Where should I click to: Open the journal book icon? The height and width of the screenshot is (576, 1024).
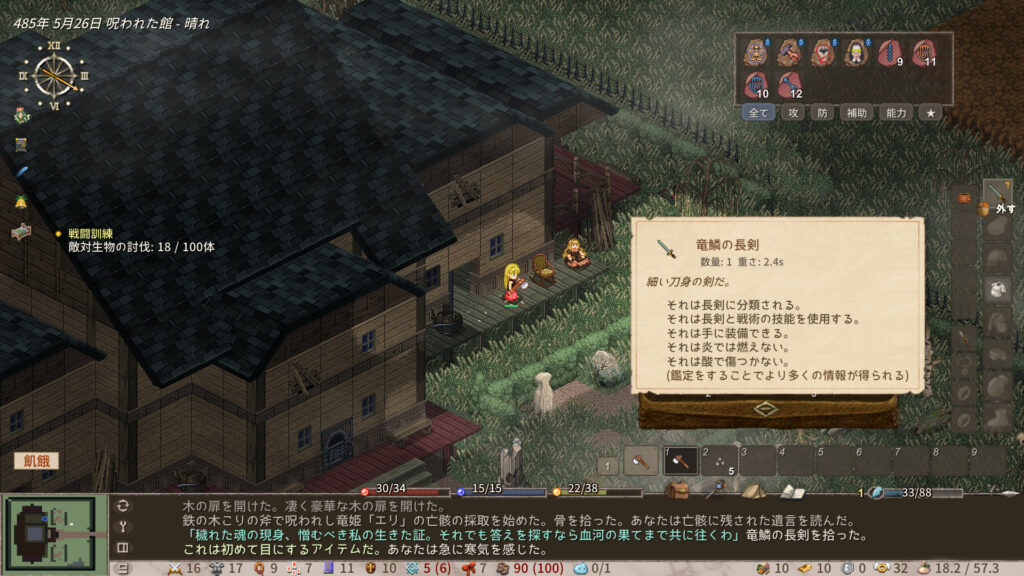[x=792, y=491]
